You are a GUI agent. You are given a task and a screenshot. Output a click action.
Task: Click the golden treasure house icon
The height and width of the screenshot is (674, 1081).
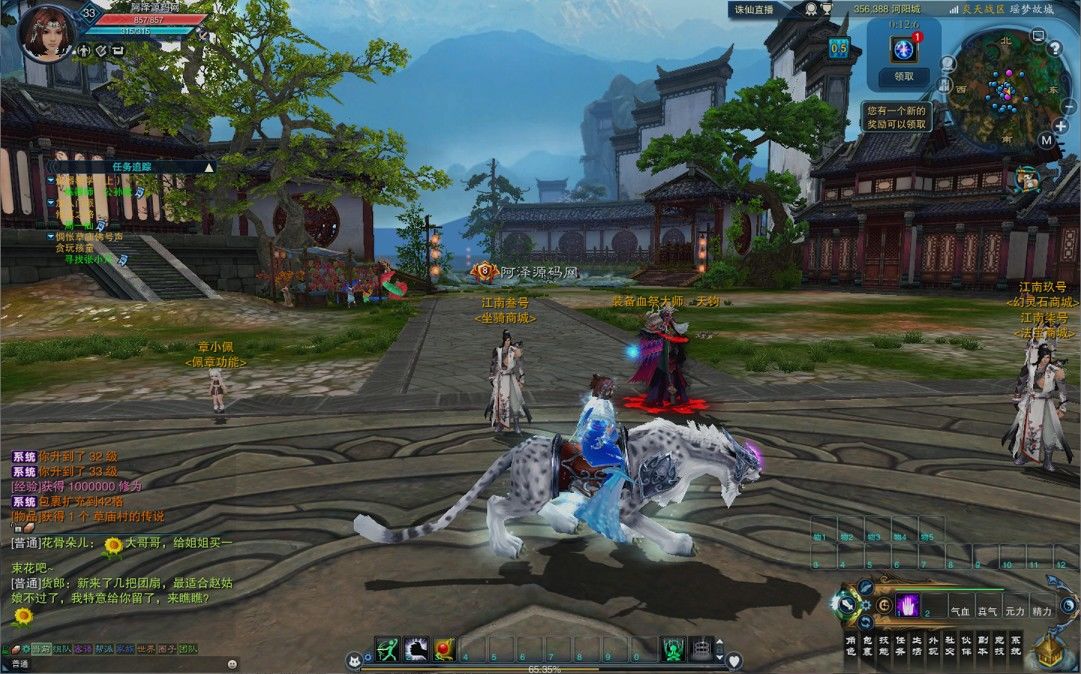click(x=1049, y=652)
